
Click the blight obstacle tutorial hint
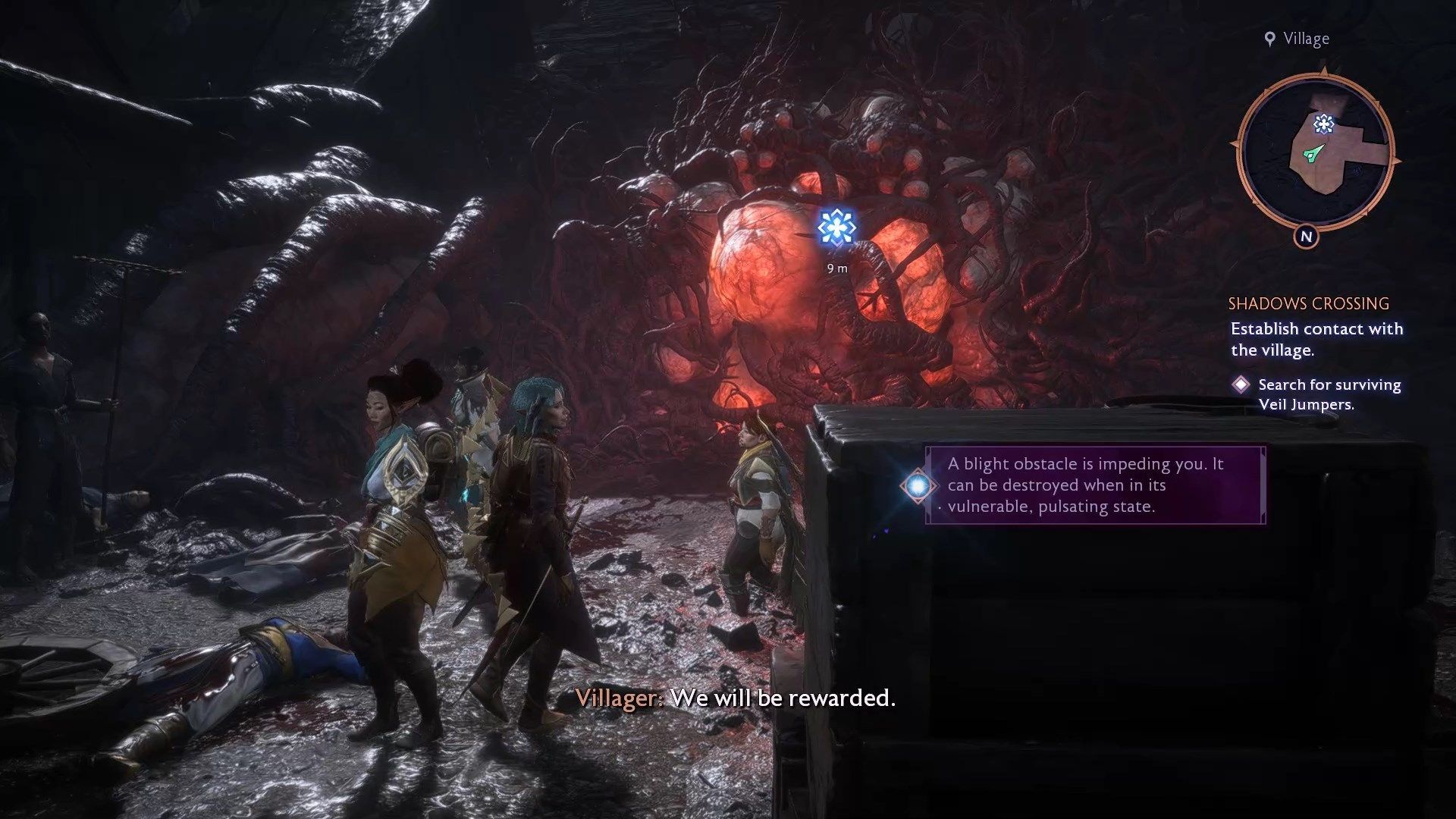[x=1094, y=485]
